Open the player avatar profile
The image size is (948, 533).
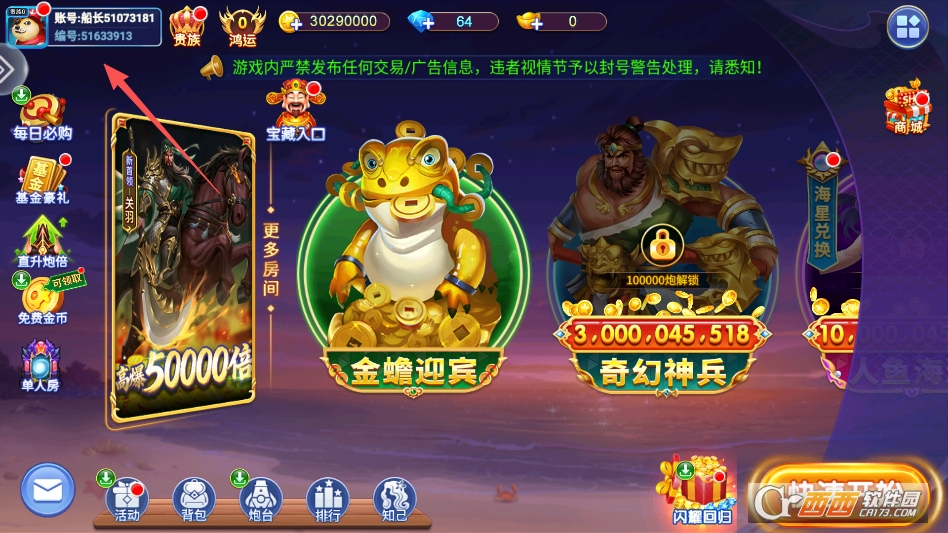(x=27, y=27)
